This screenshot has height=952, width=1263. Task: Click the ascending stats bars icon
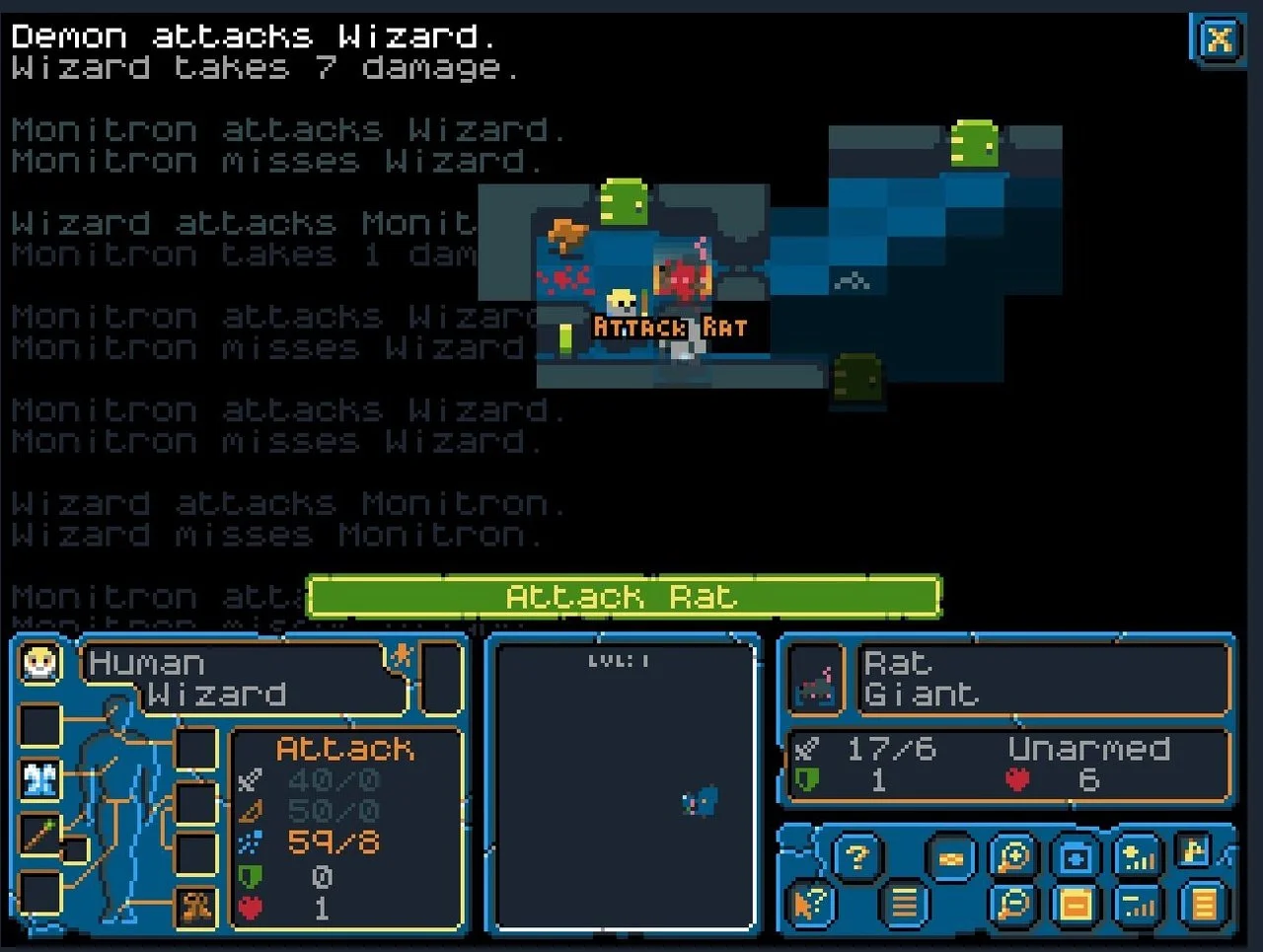[1137, 855]
